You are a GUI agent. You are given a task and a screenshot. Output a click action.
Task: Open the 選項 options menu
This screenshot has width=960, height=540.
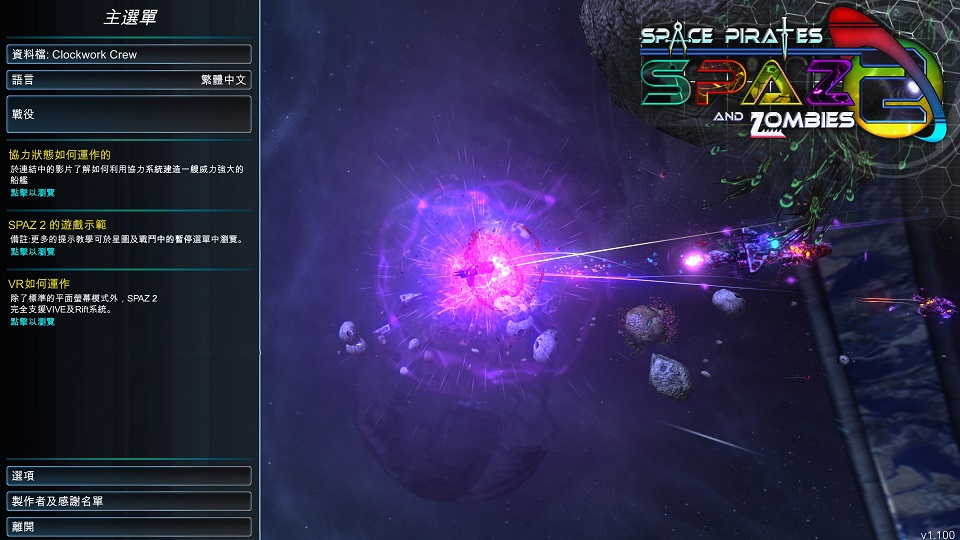pos(128,475)
